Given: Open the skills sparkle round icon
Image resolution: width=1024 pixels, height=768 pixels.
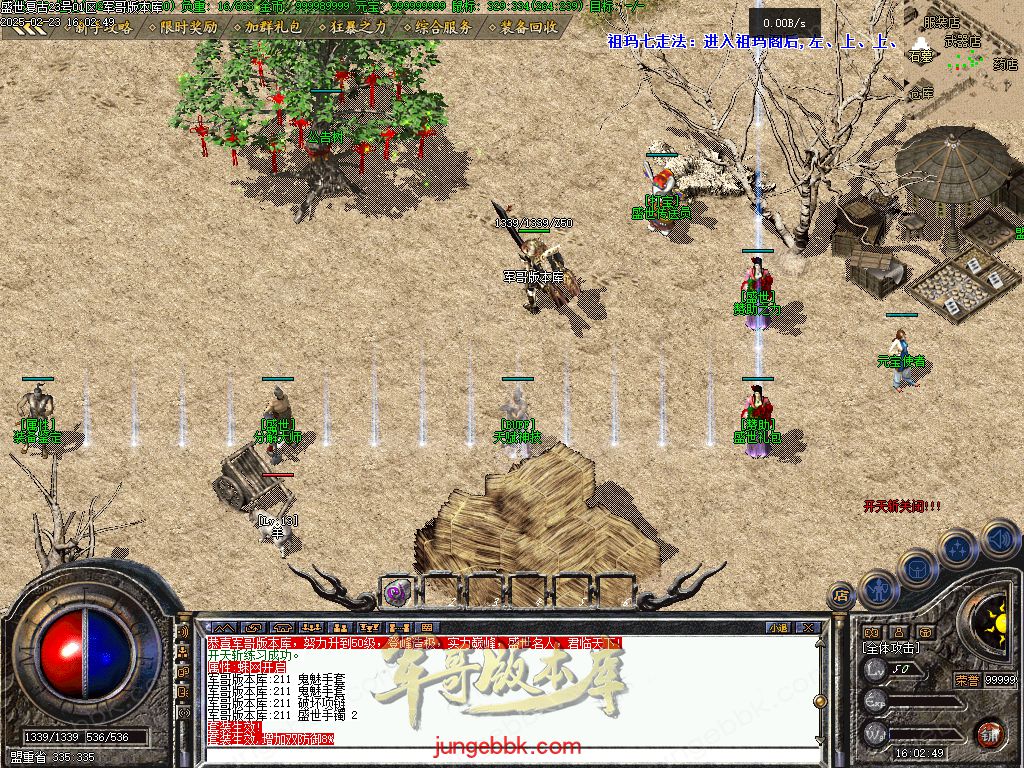Looking at the screenshot, I should point(957,549).
